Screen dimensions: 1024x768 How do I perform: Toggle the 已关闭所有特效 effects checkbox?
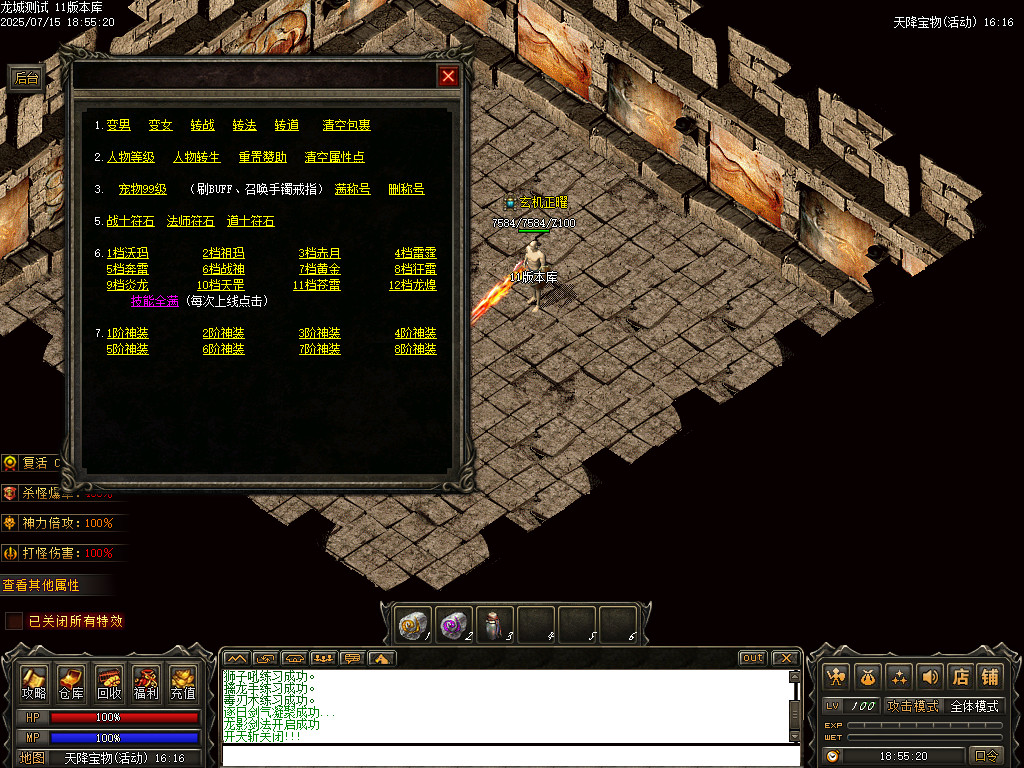[x=14, y=621]
